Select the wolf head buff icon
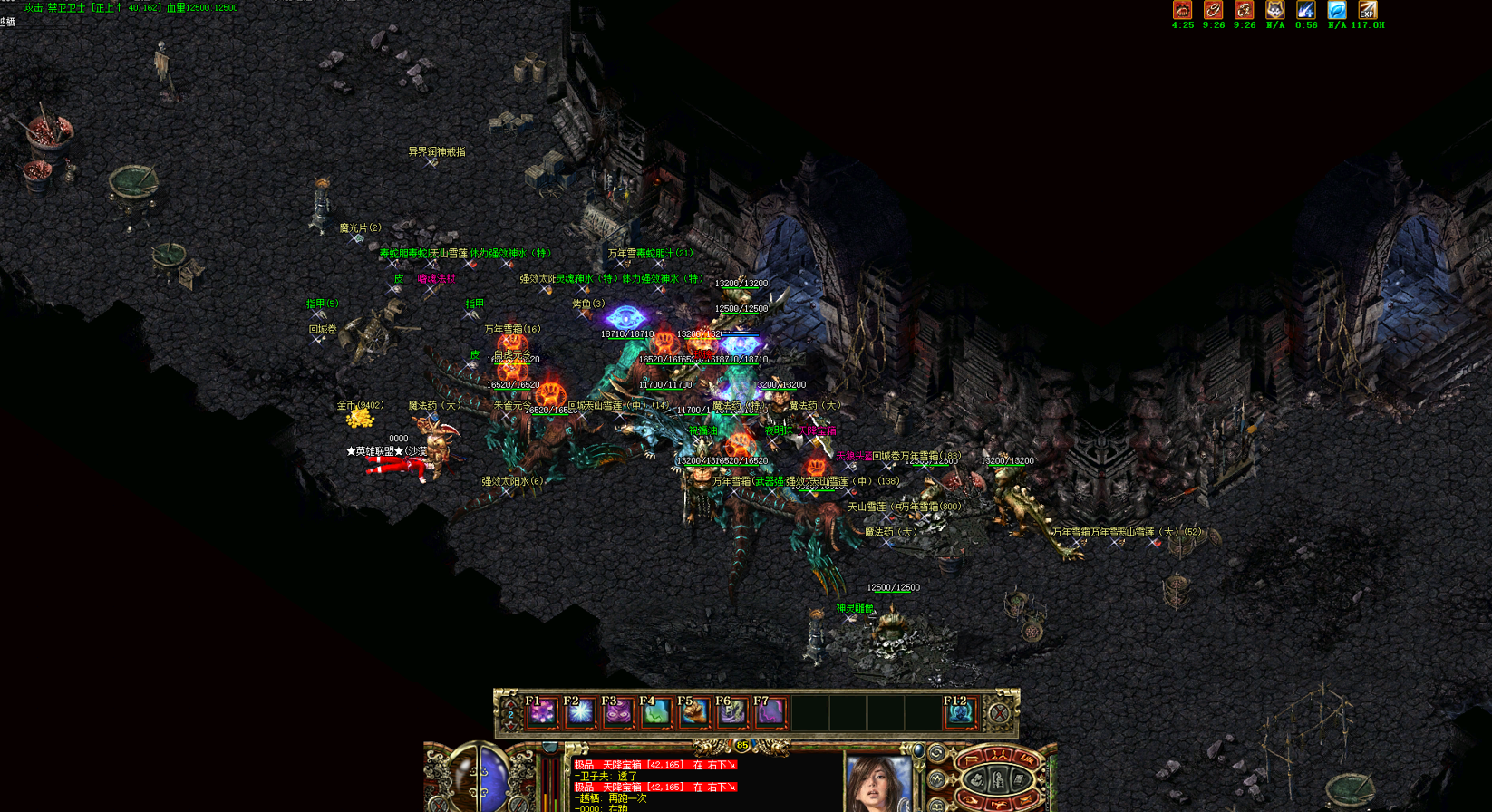Viewport: 1492px width, 812px height. (1275, 10)
